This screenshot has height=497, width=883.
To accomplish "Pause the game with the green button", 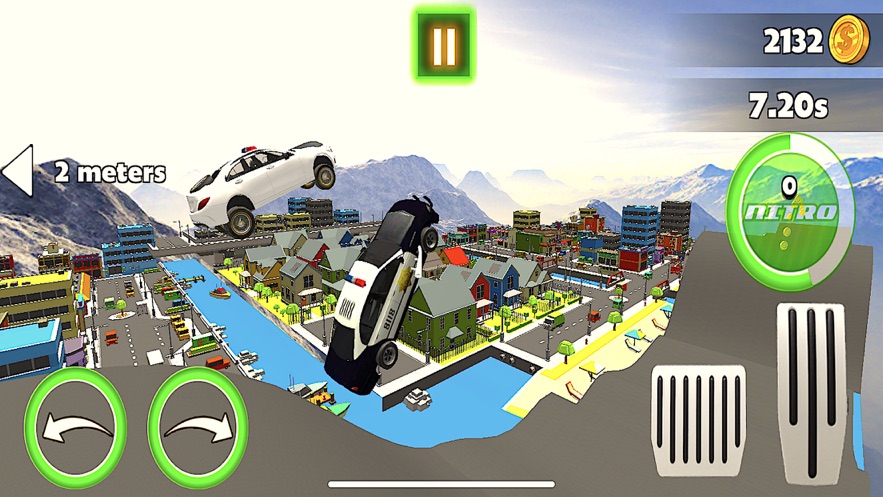I will tap(444, 44).
